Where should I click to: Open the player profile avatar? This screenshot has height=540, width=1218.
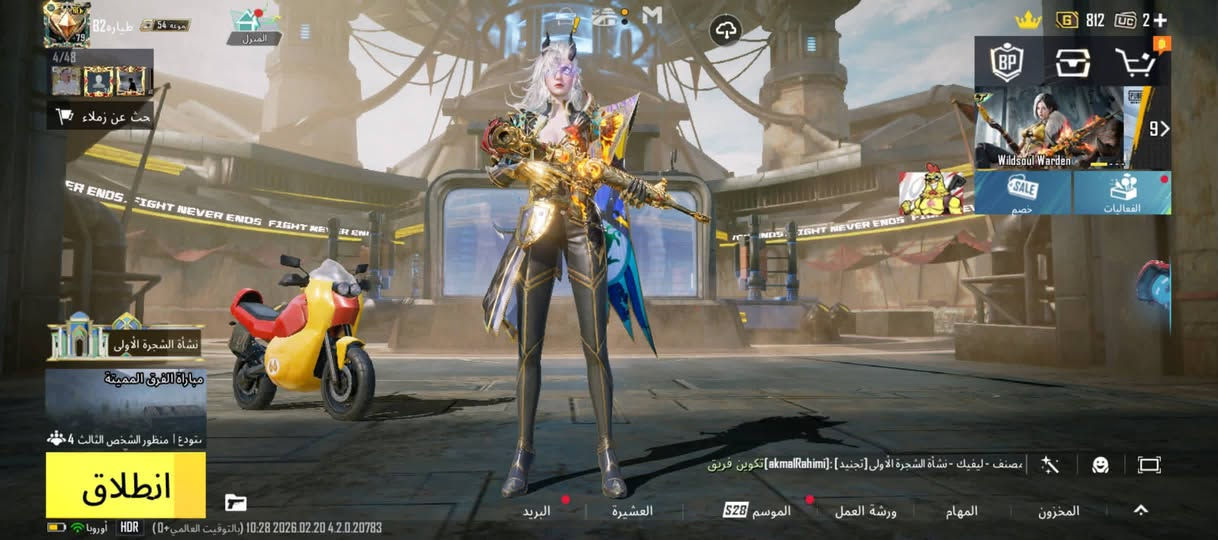66,24
